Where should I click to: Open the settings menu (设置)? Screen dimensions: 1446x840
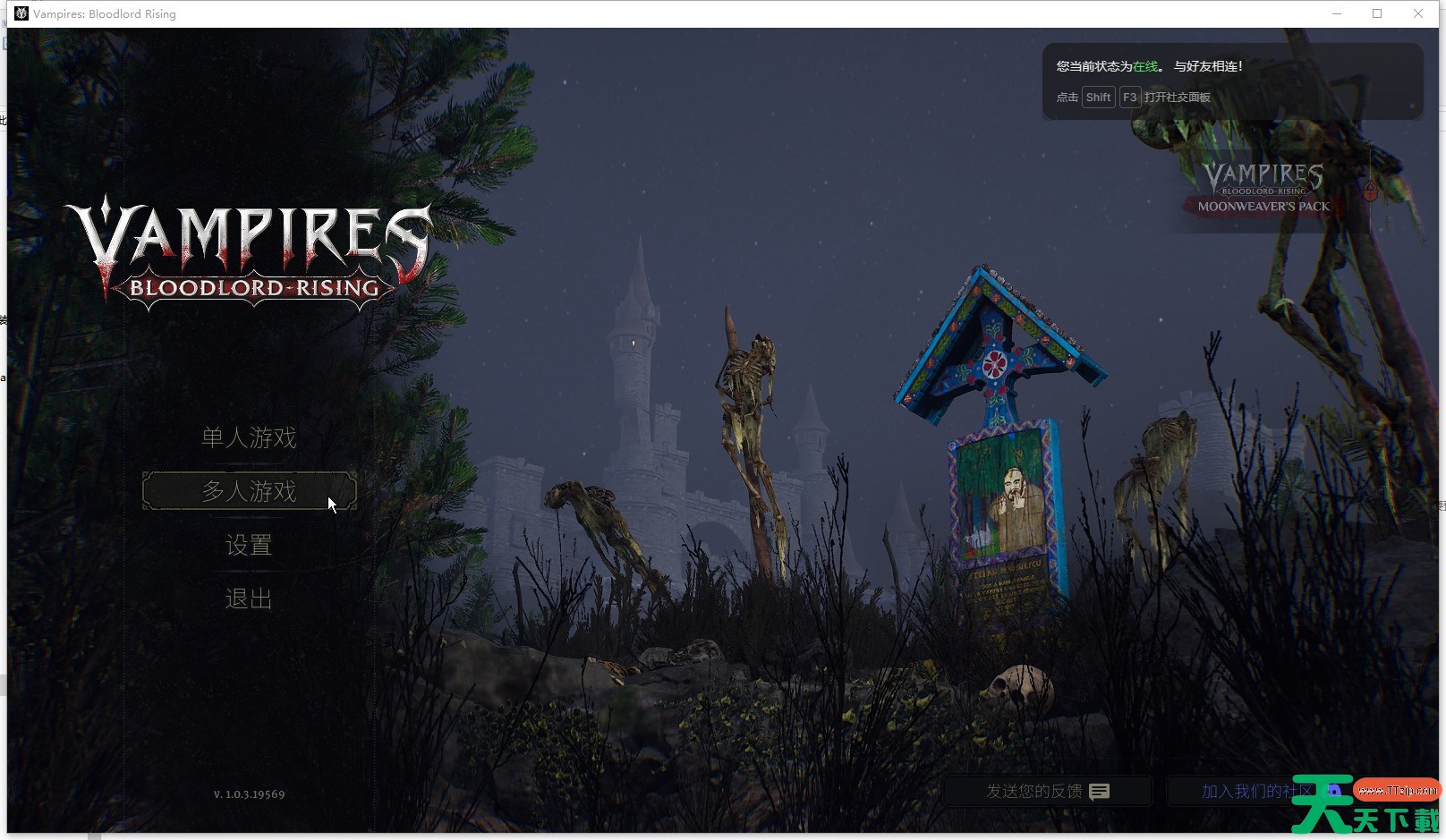[x=249, y=545]
